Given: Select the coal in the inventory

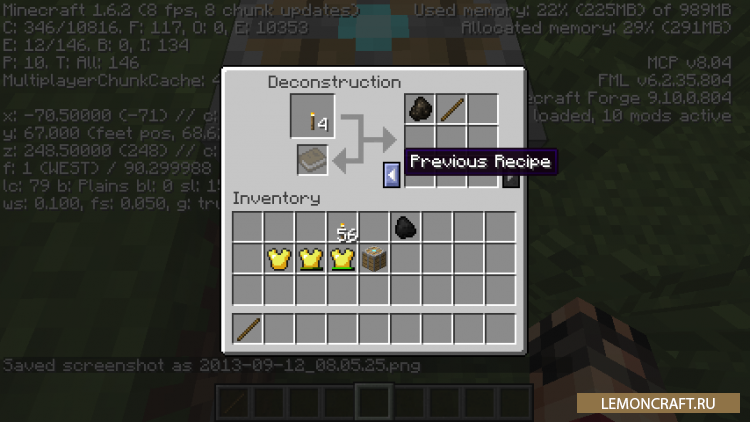Looking at the screenshot, I should tap(405, 228).
